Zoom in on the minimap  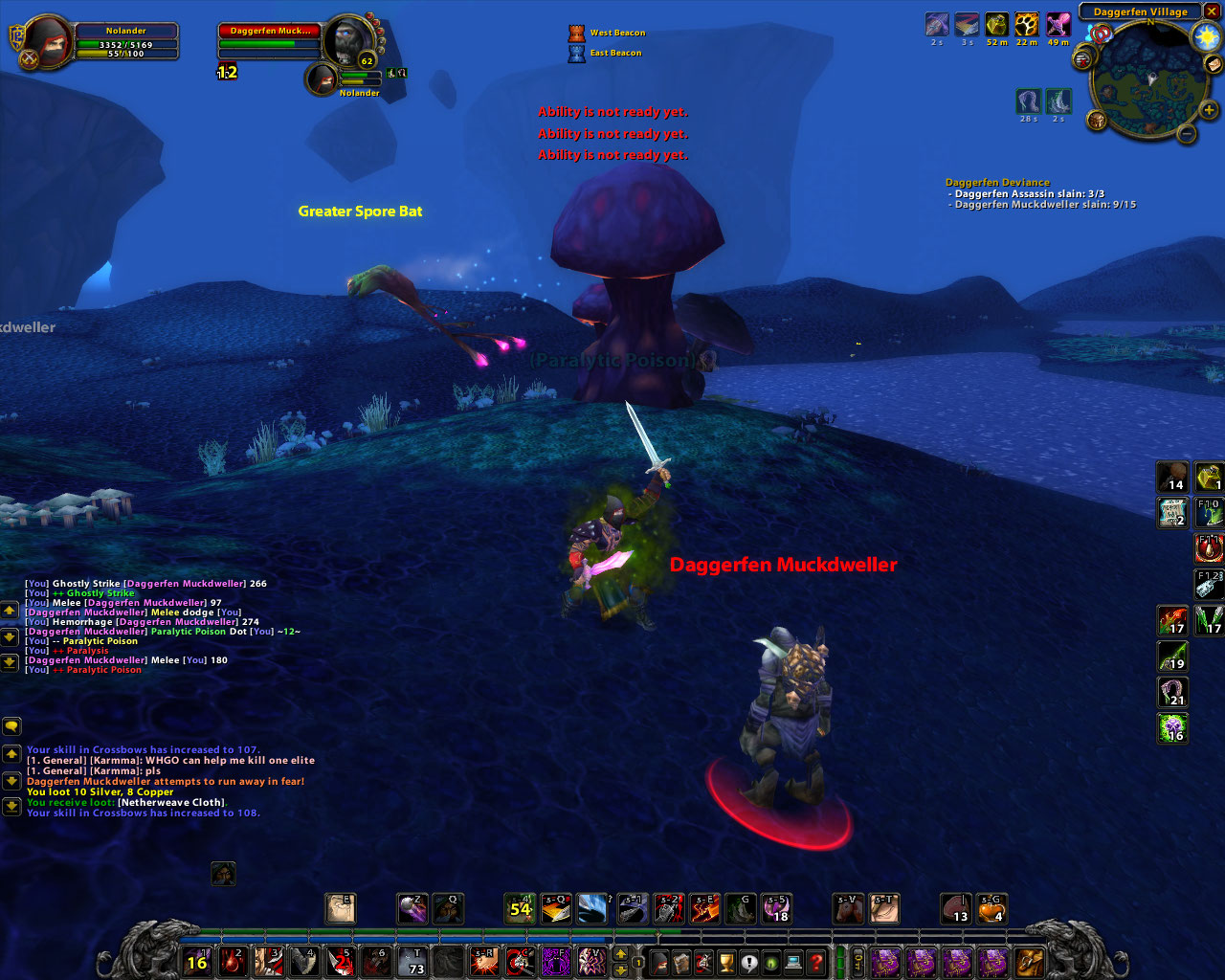click(x=1210, y=110)
